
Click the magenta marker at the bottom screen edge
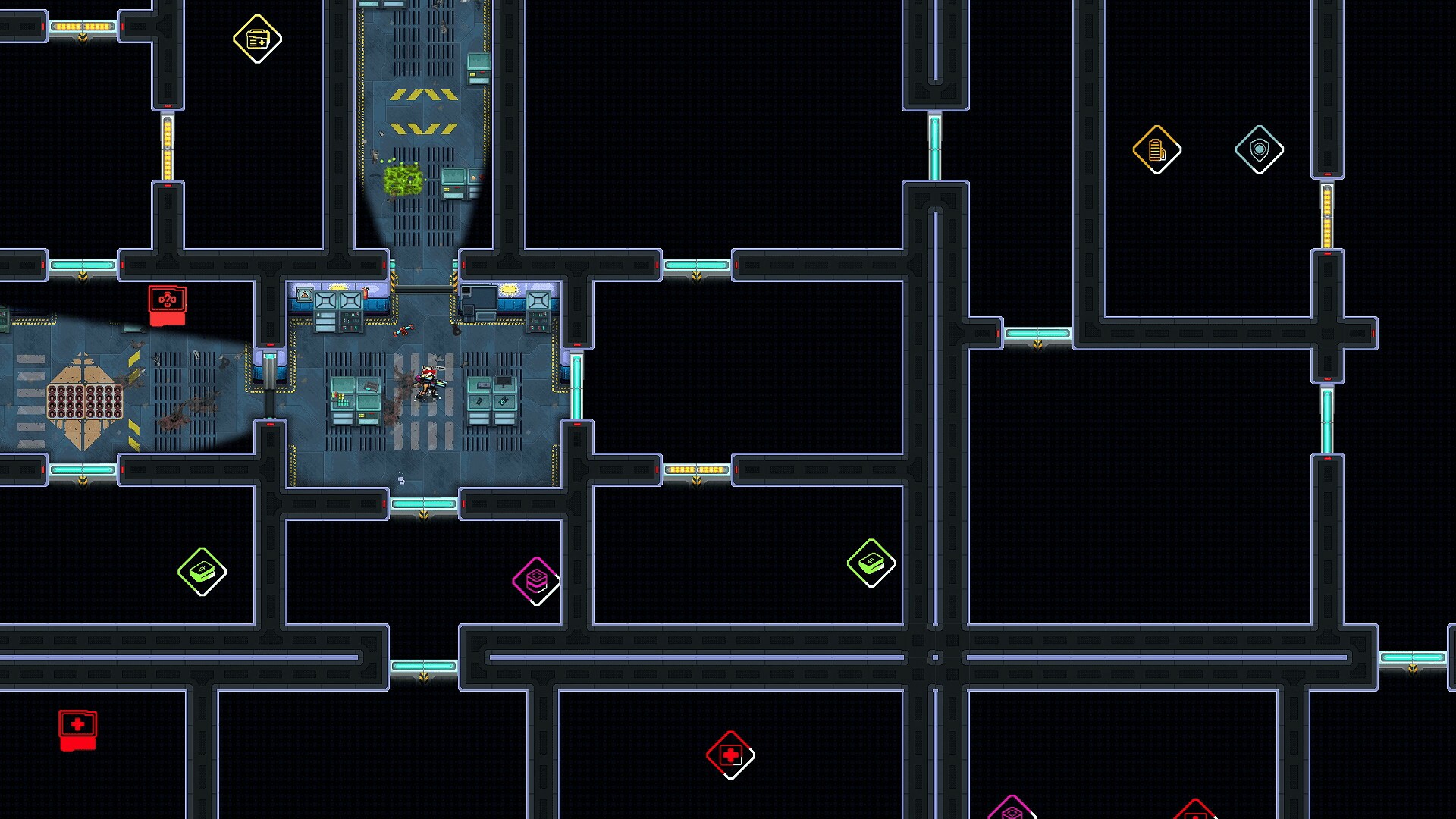click(1012, 811)
